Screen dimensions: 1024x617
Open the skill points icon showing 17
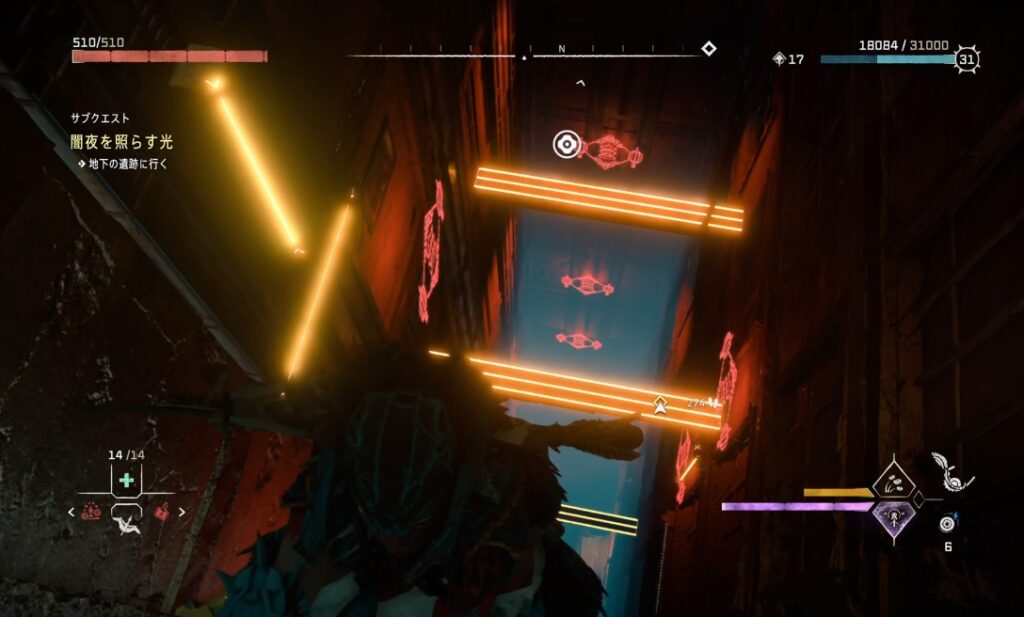(780, 59)
